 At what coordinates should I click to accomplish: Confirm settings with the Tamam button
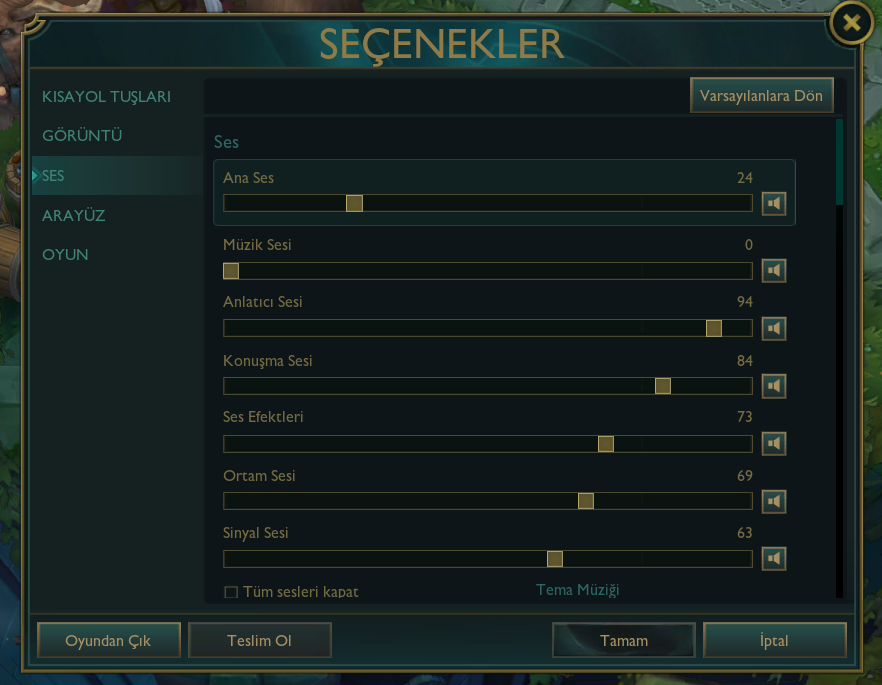click(624, 641)
